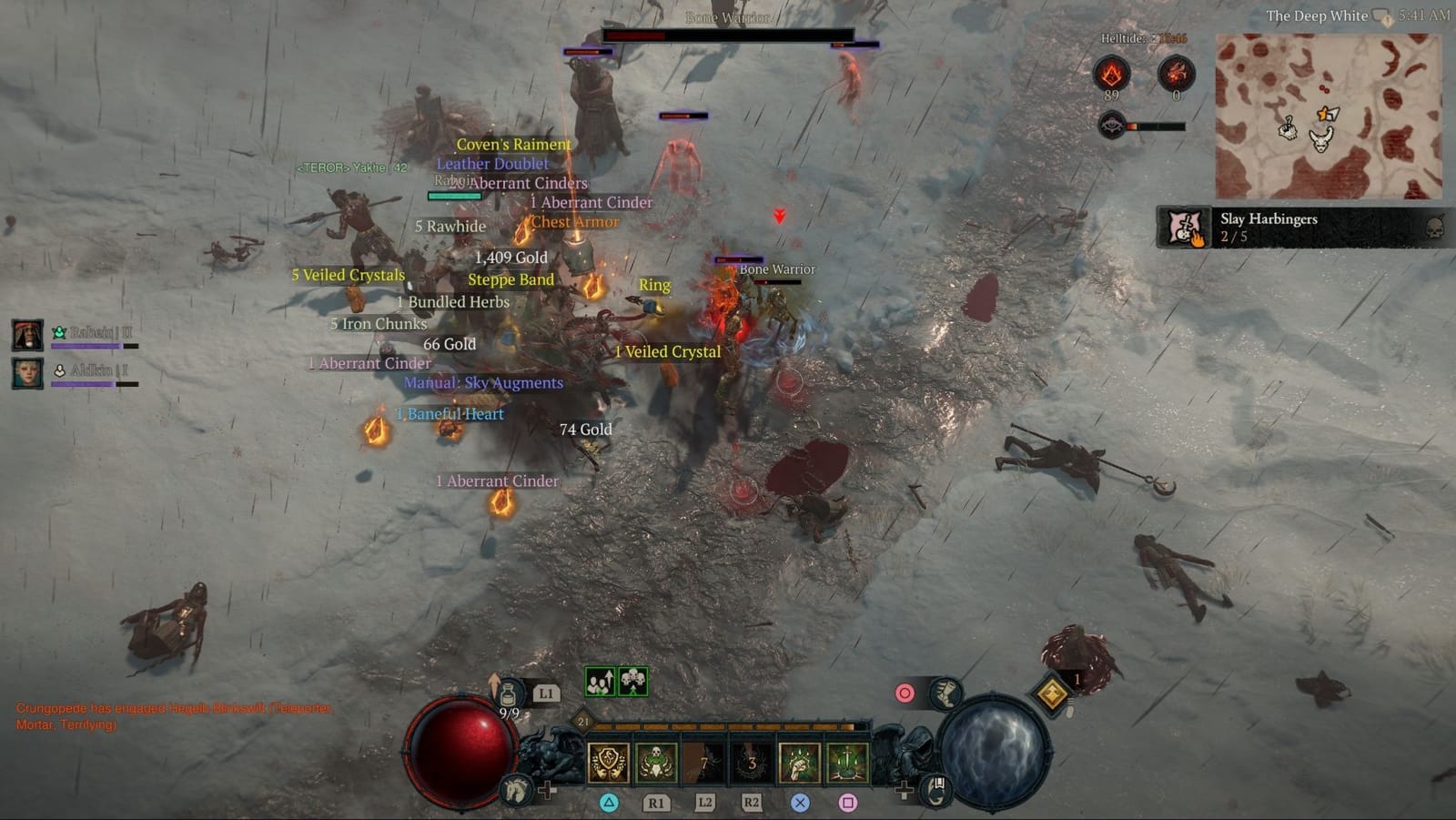Viewport: 1456px width, 820px height.
Task: Pick up the Baneful Heart drop
Action: pos(450,413)
